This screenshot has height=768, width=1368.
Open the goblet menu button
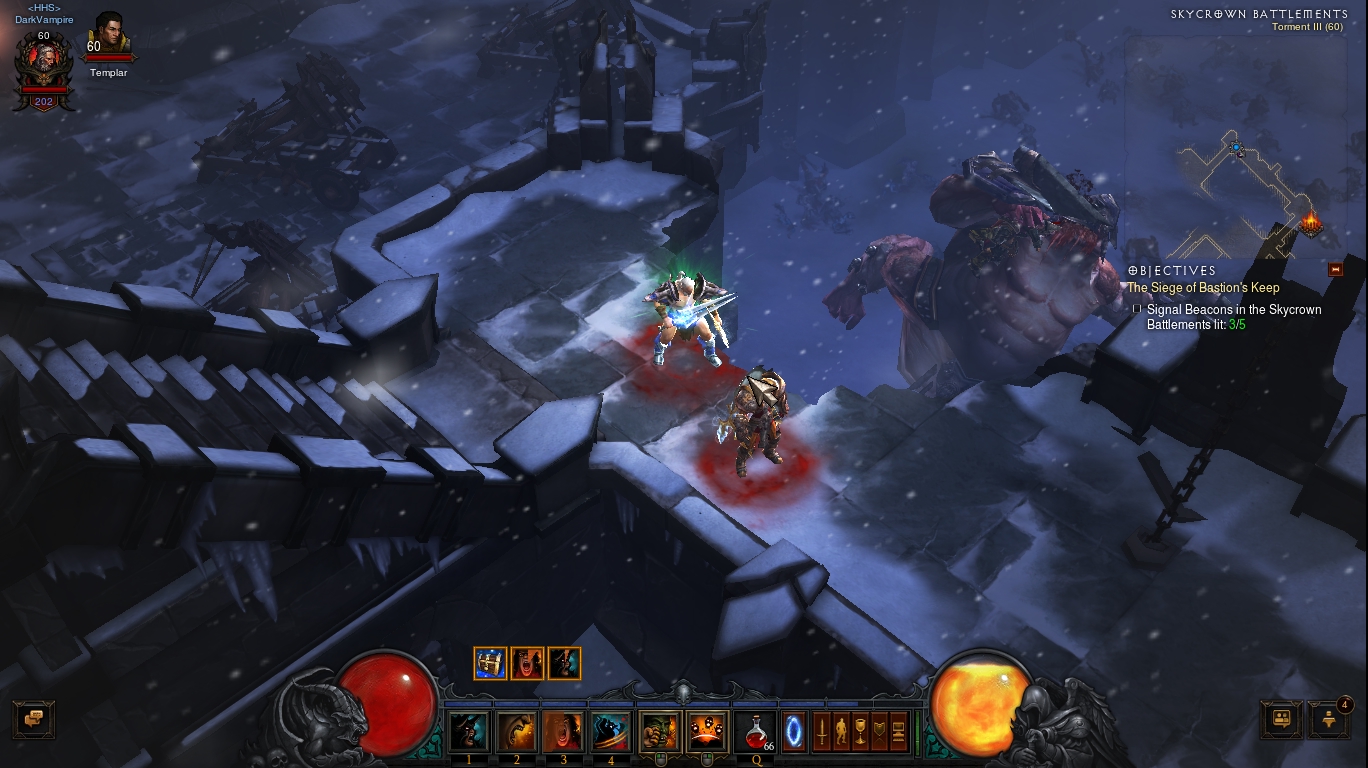(x=860, y=731)
